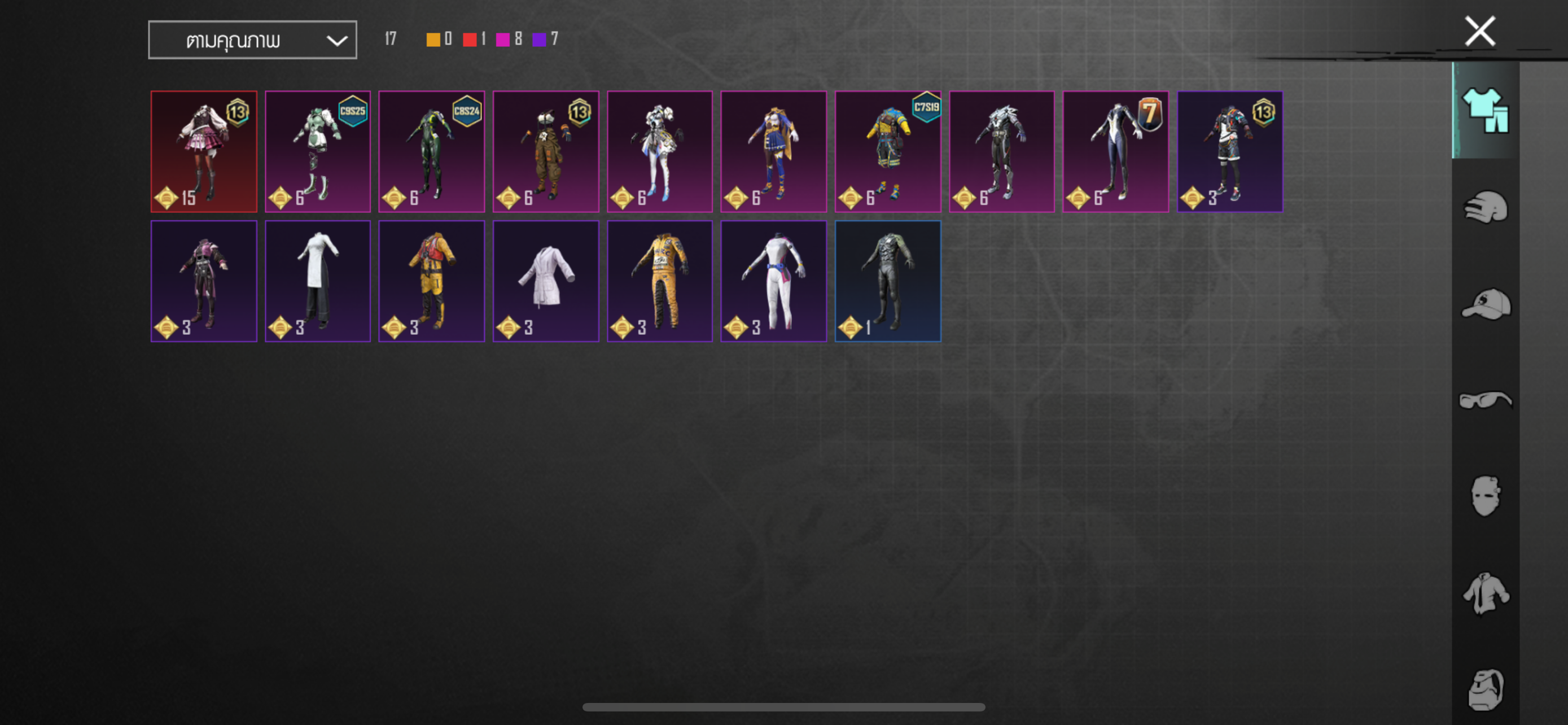Switch to the outfits category tab
1568x725 pixels.
point(1485,110)
